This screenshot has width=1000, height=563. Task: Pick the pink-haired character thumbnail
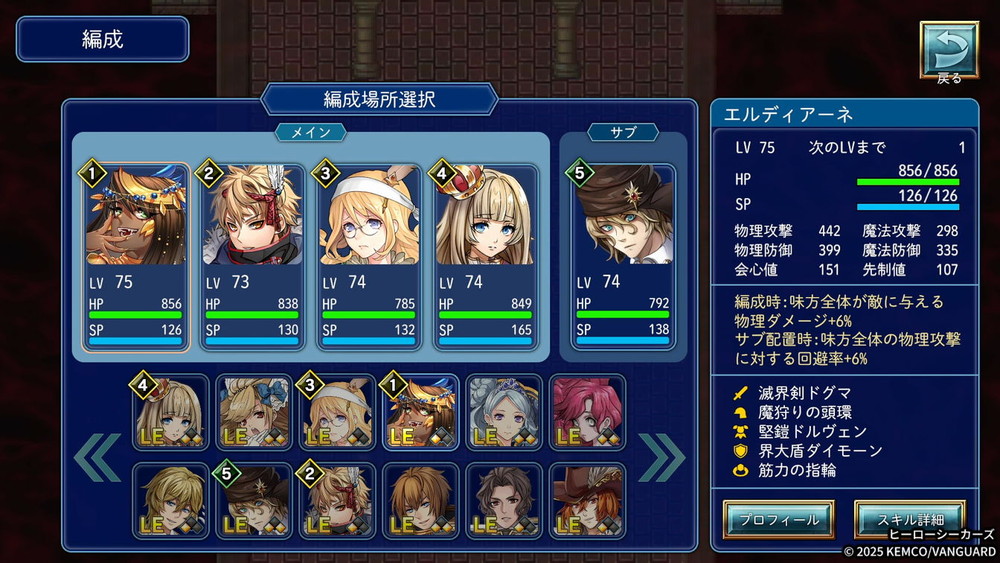(587, 412)
